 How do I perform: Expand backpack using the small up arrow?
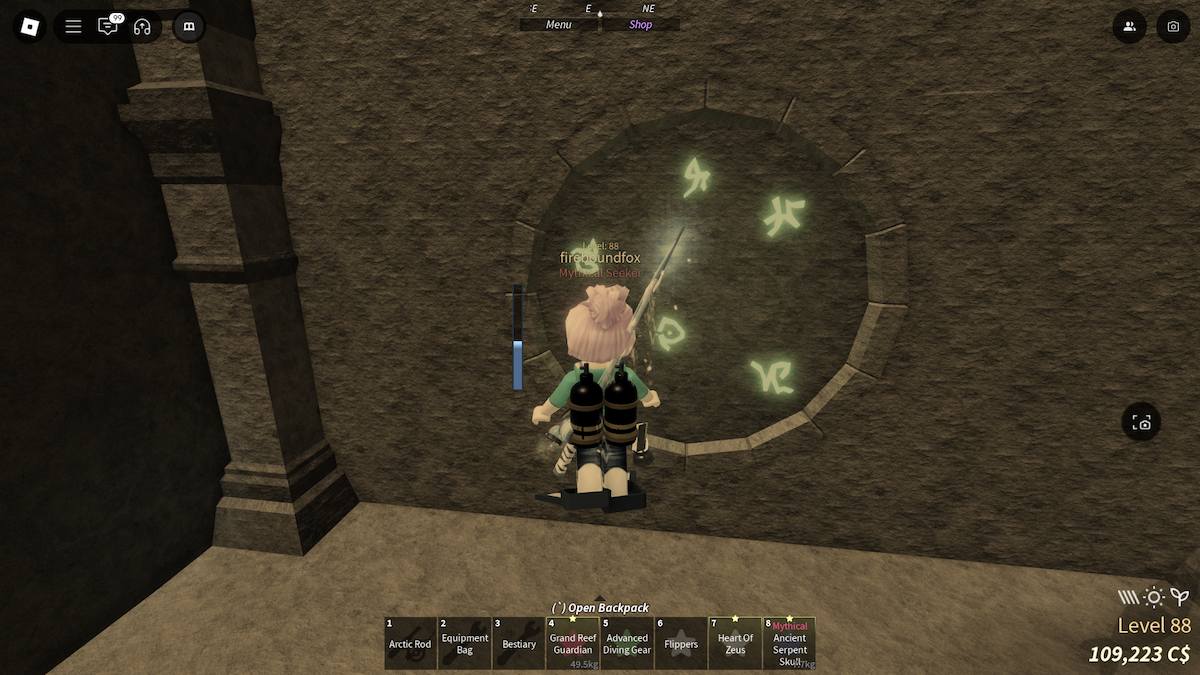[600, 598]
